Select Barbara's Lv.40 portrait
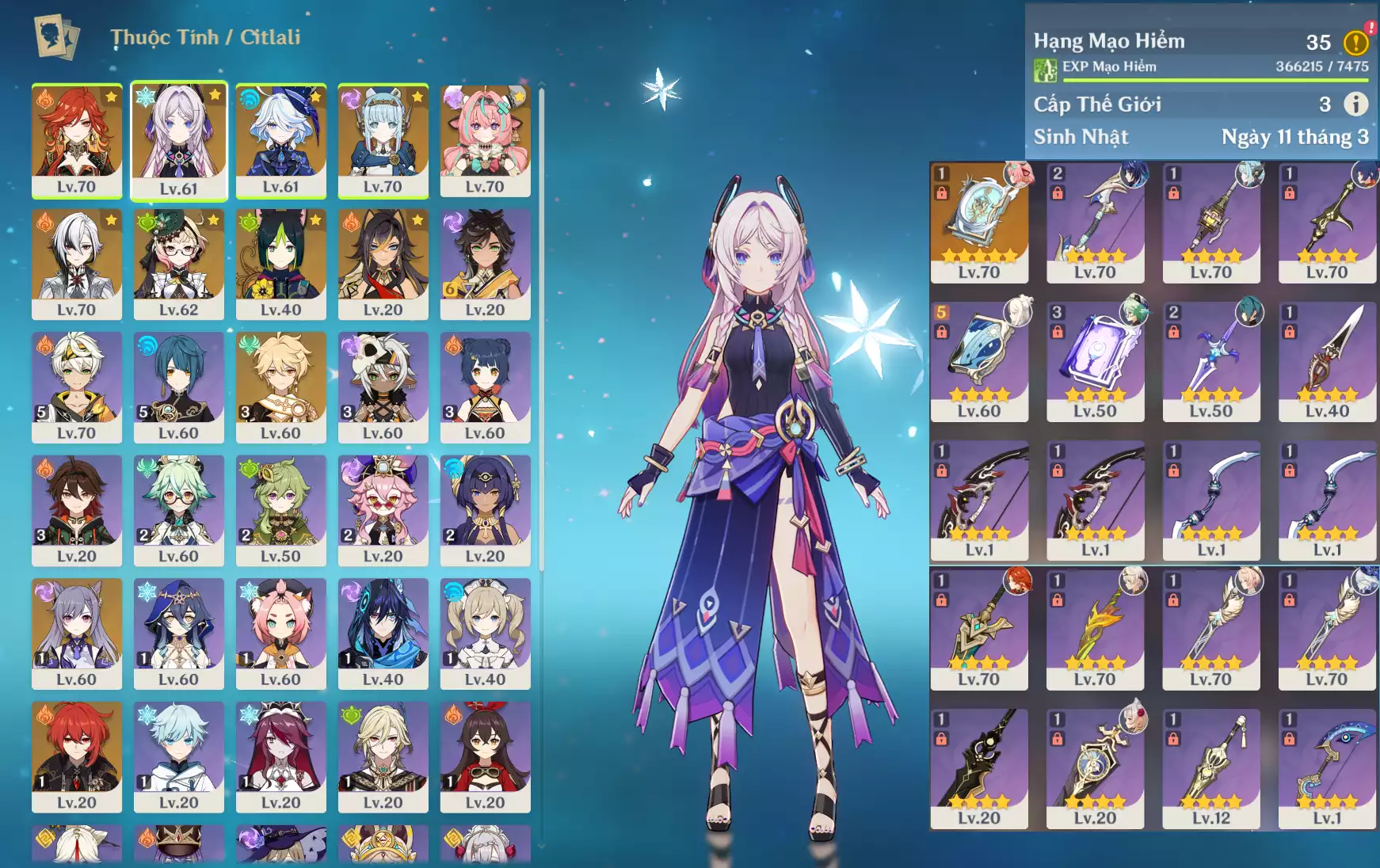This screenshot has height=868, width=1380. point(485,632)
